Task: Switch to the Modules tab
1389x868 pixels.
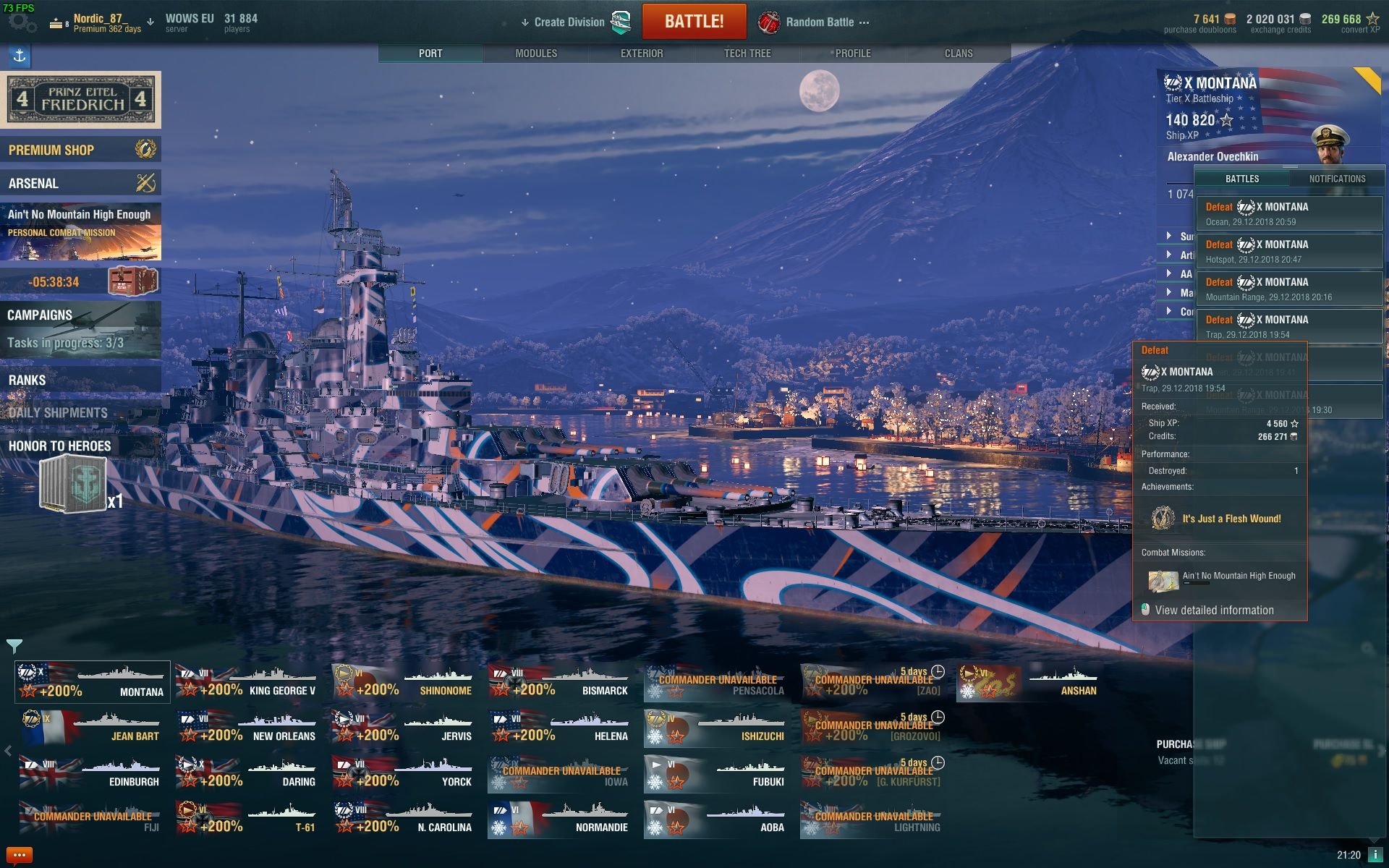Action: tap(536, 54)
